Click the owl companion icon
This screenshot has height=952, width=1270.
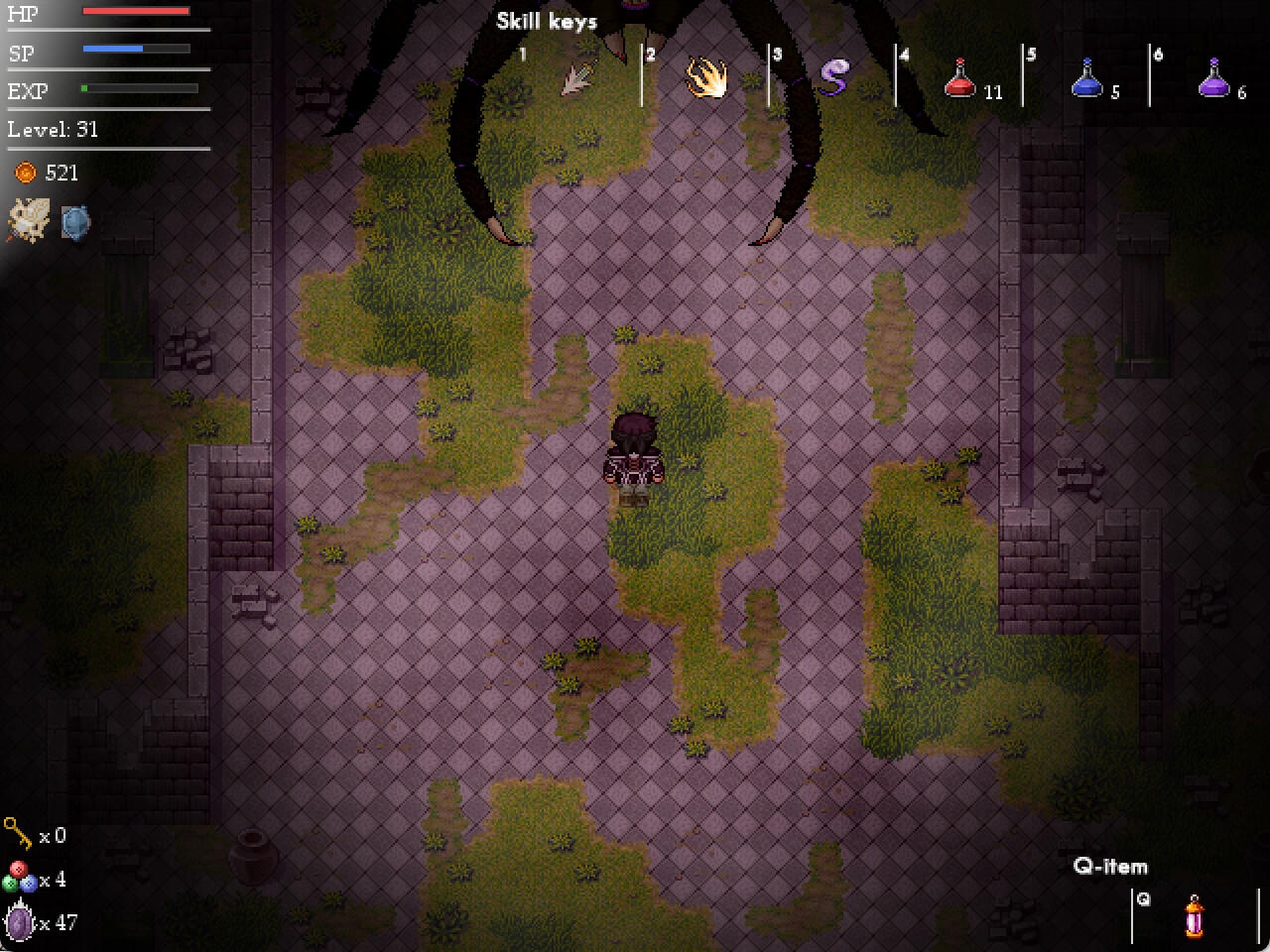coord(27,221)
